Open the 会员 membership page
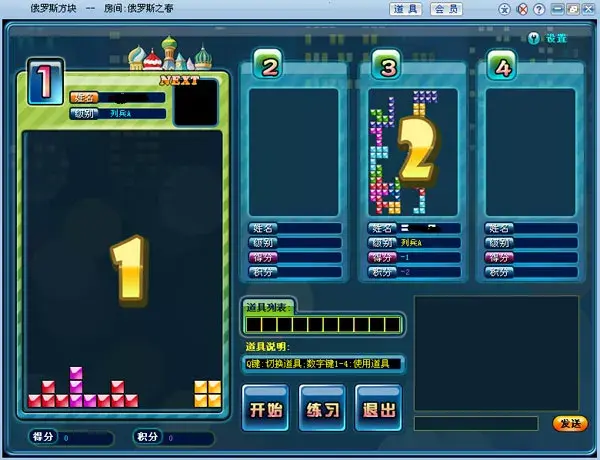Viewport: 600px width, 460px height. 447,9
